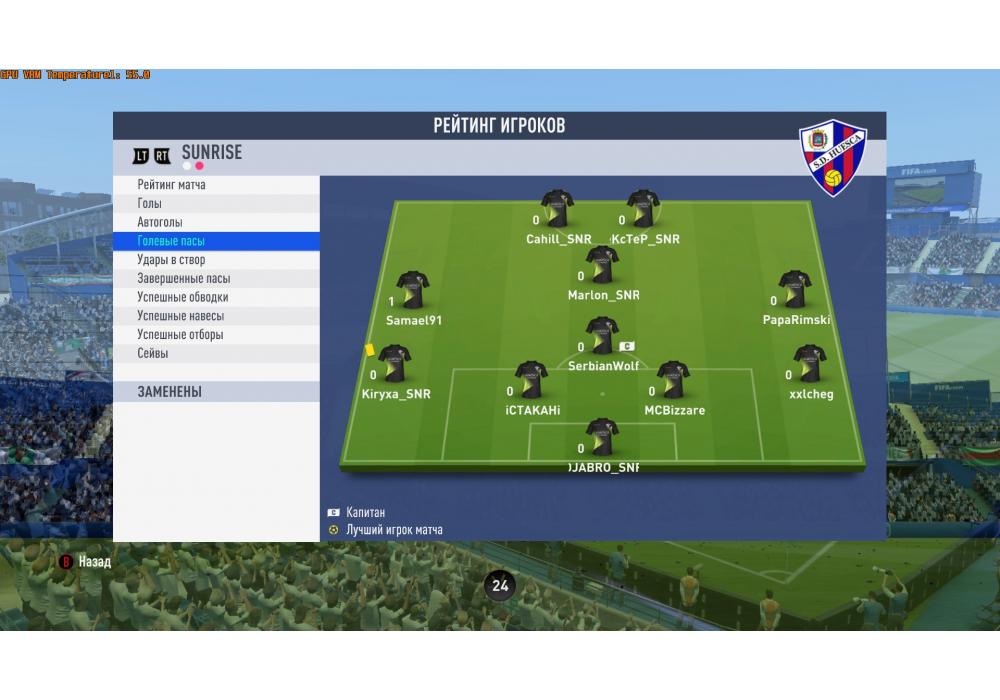Select the highlighted Голевые пасы row
The height and width of the screenshot is (700, 1000).
[171, 241]
